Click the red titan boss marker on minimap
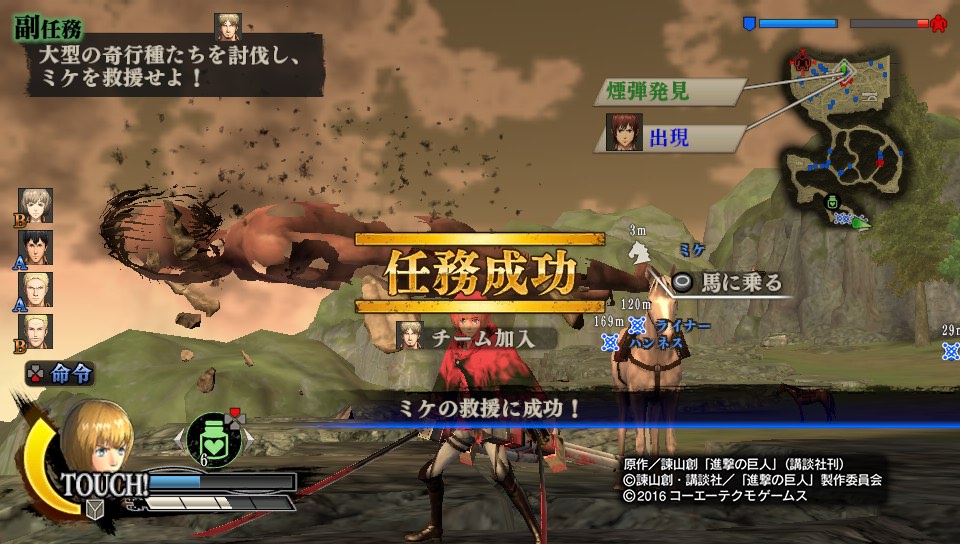Screen dimensions: 960x544 point(801,62)
